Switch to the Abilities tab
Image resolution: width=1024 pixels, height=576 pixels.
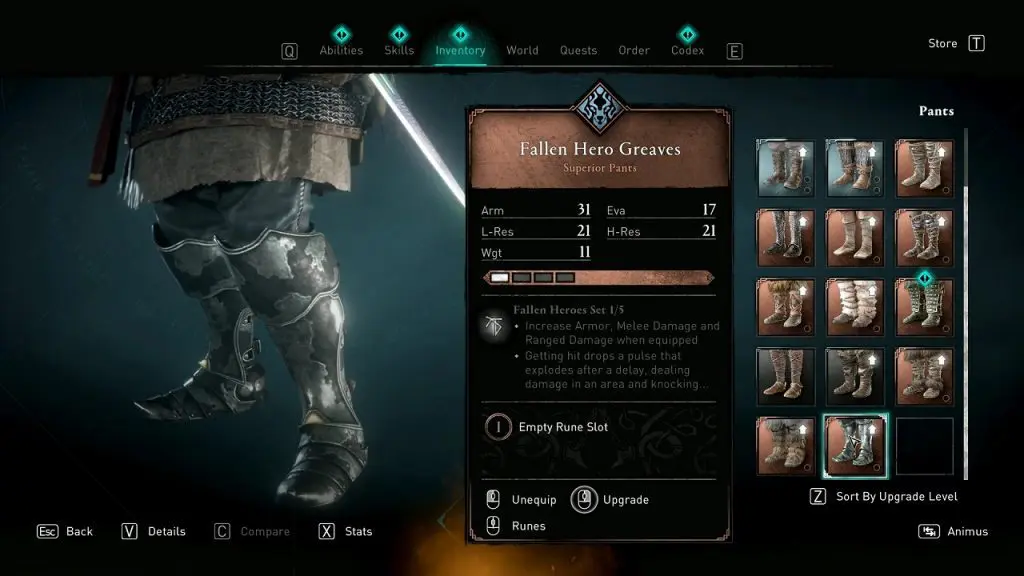pyautogui.click(x=340, y=50)
